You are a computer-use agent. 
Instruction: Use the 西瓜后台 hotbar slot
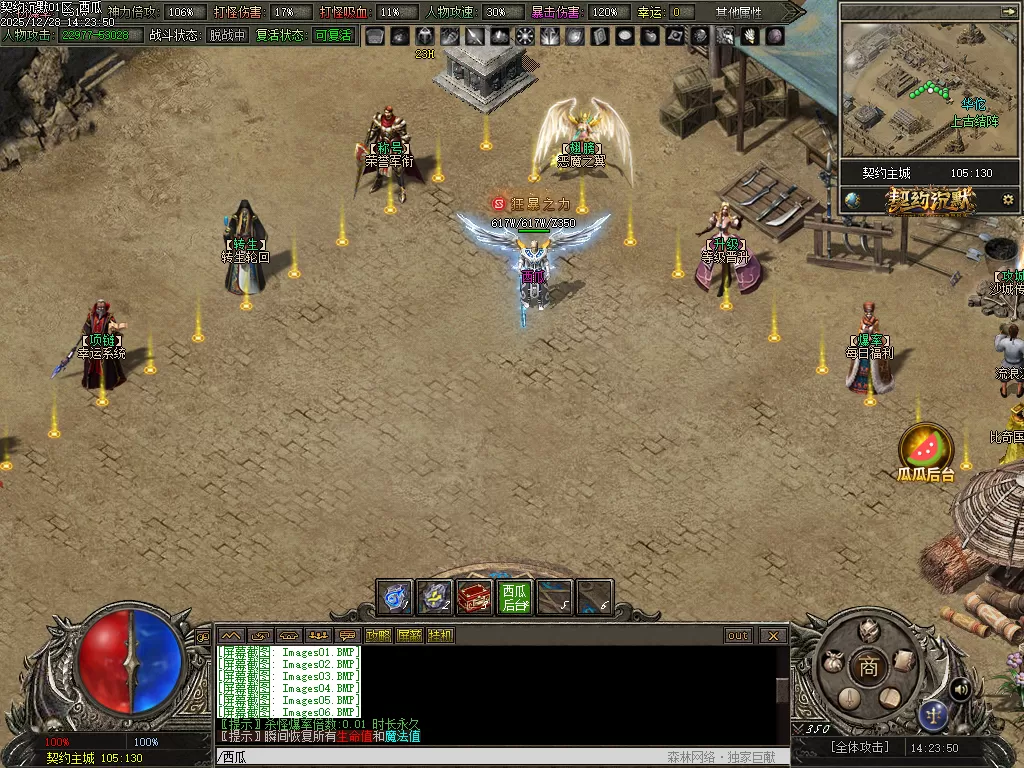pos(515,598)
